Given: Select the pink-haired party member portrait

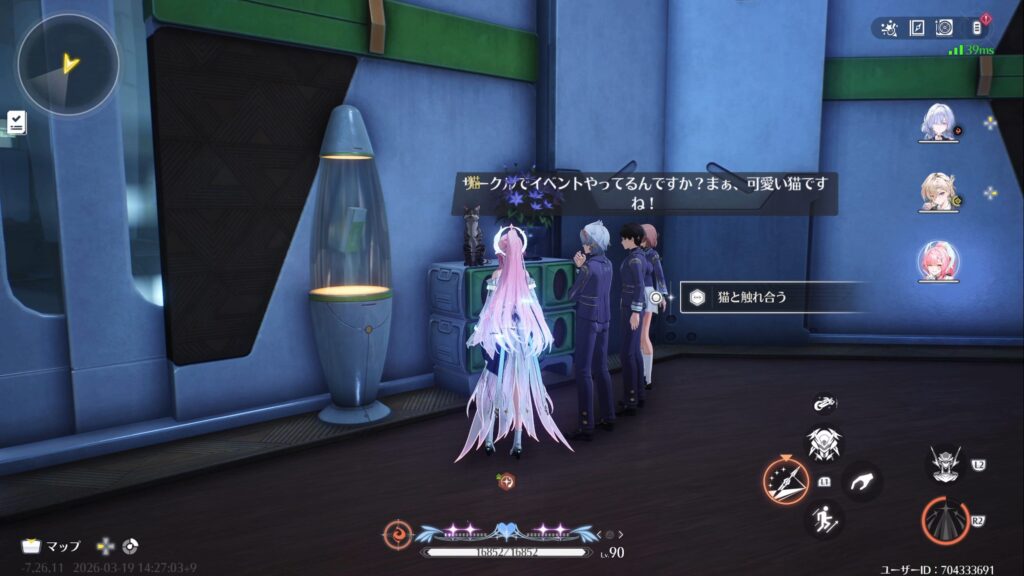Looking at the screenshot, I should tap(939, 262).
